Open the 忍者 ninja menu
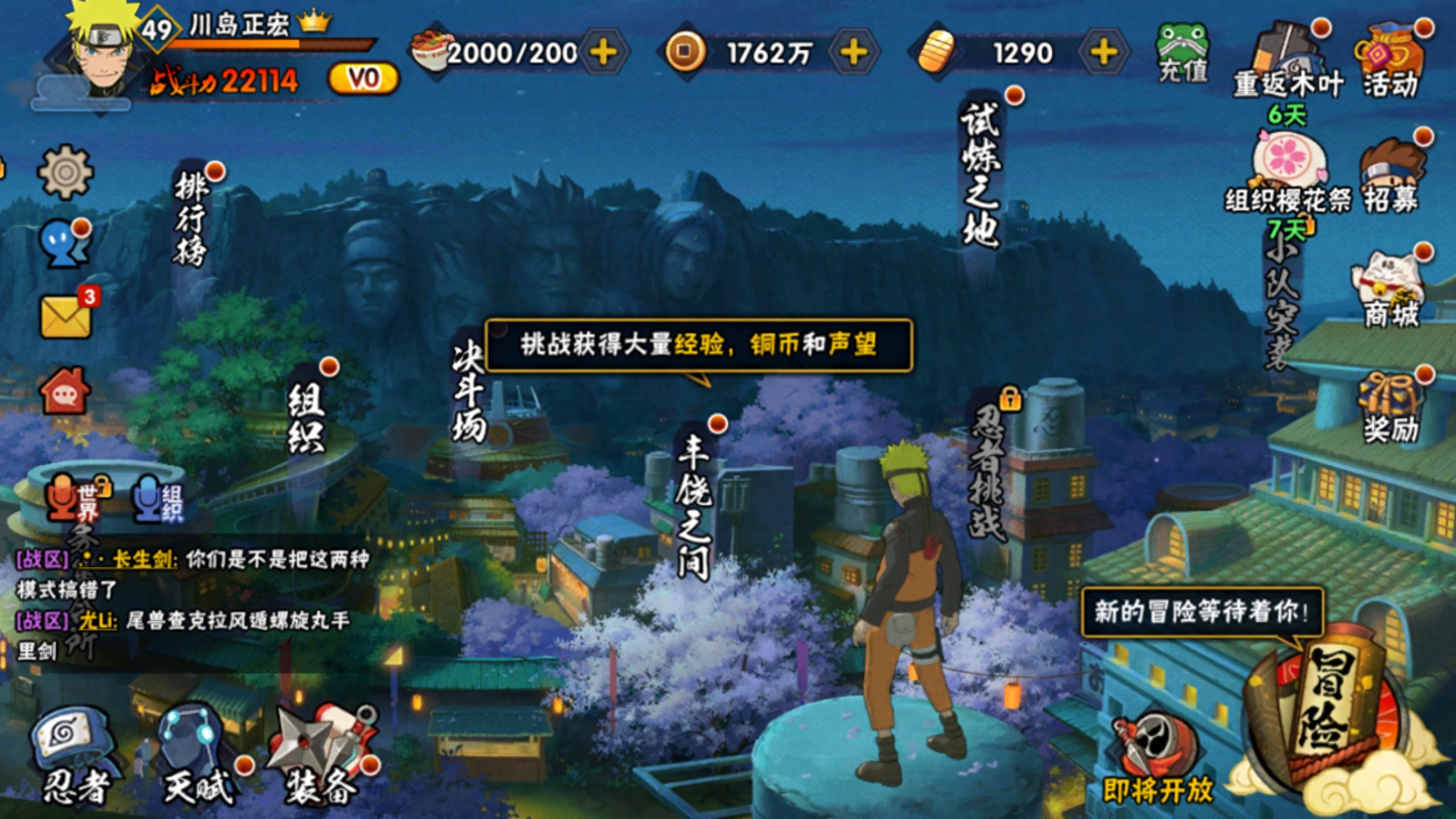Screen dimensions: 1456x819 coord(73,753)
